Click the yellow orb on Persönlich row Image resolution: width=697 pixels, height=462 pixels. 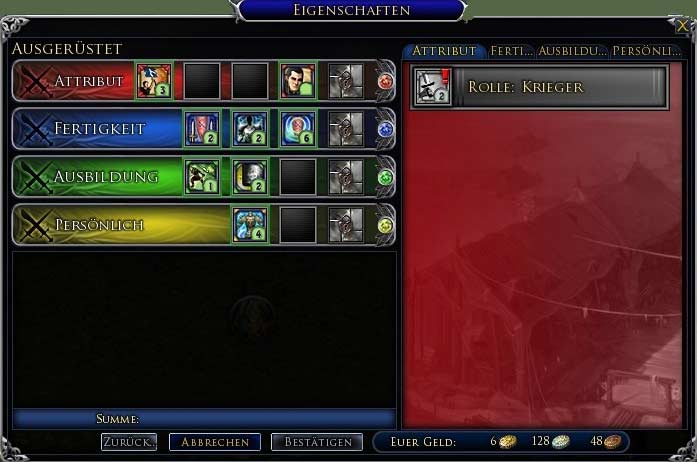386,226
